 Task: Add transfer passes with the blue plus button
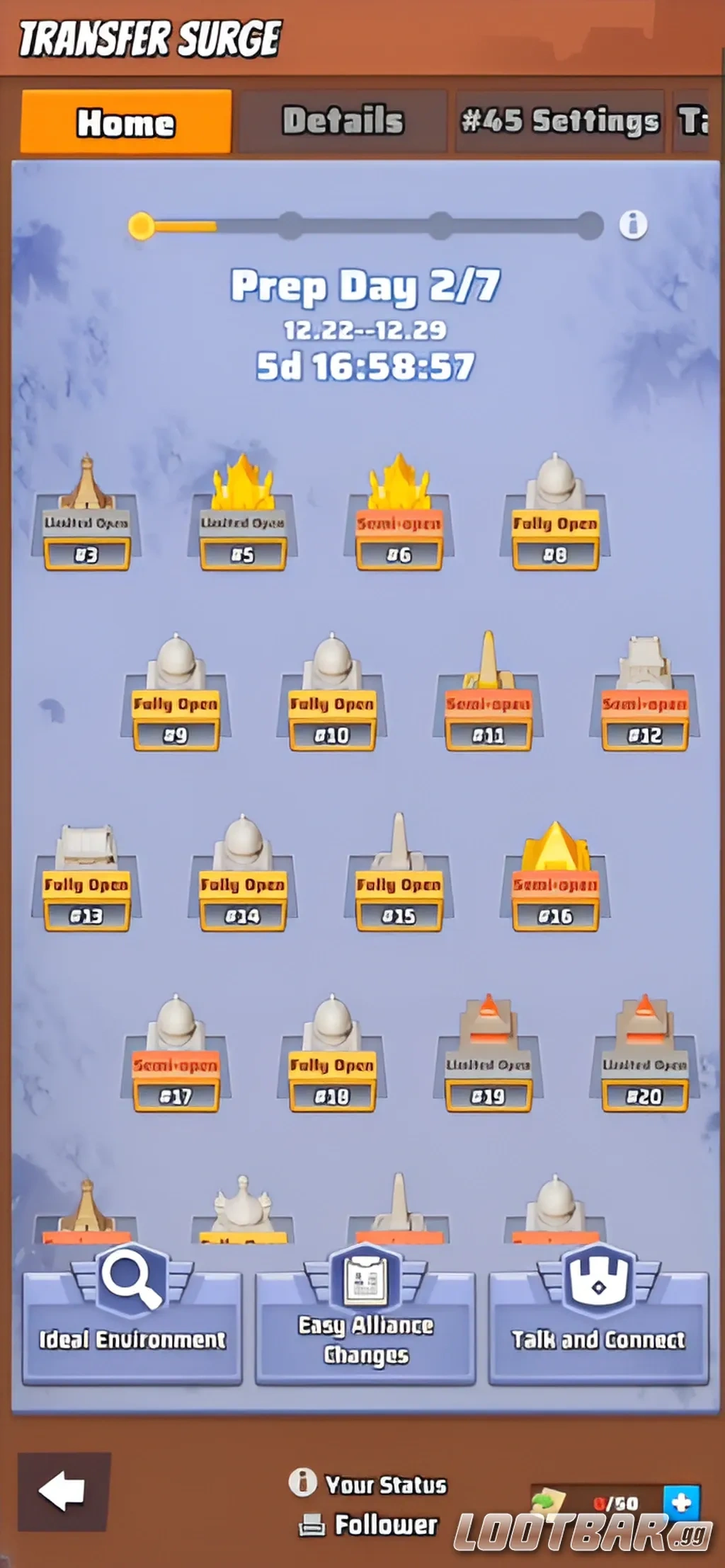pos(681,1502)
